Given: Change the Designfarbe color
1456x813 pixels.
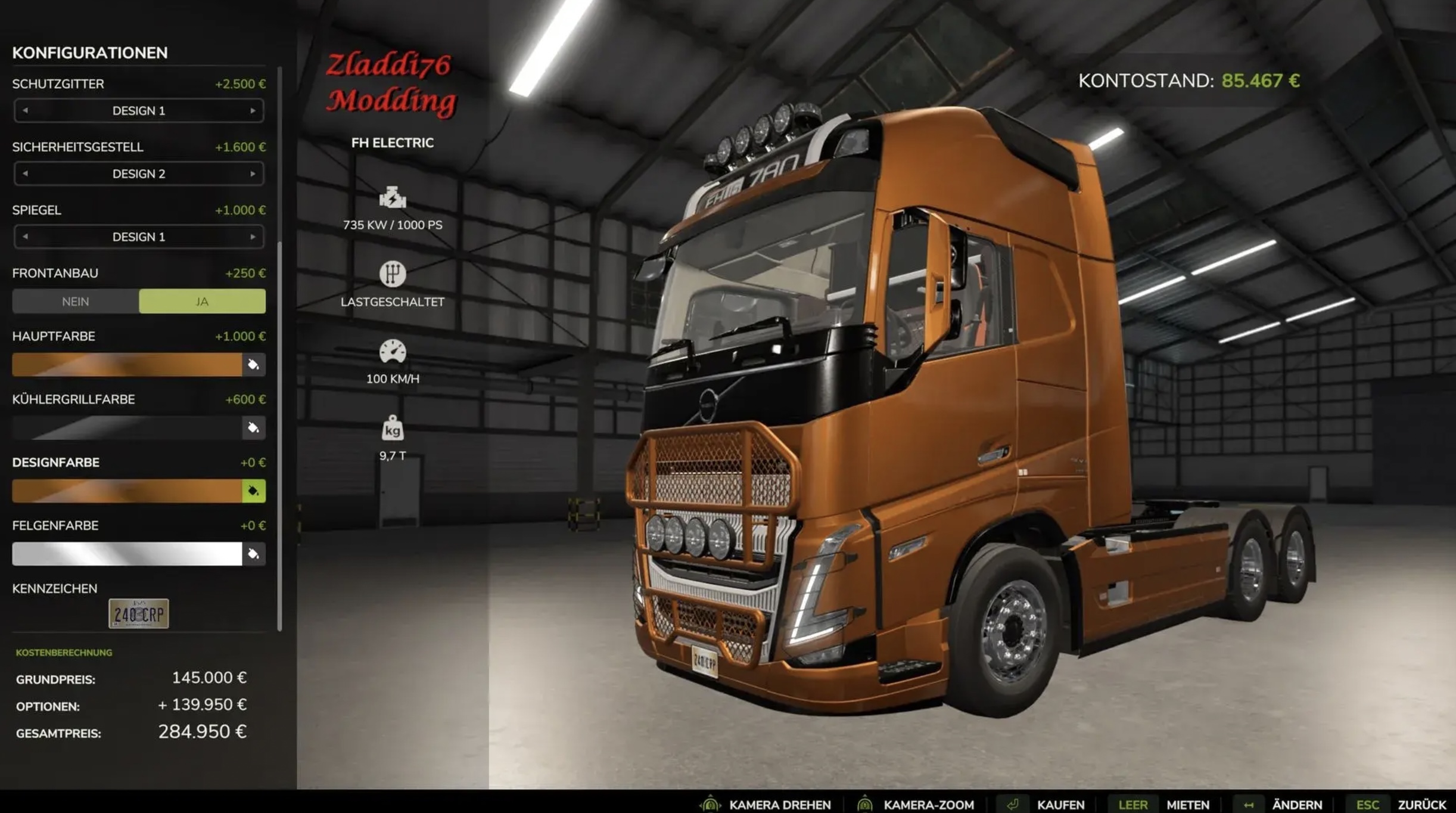Looking at the screenshot, I should [x=253, y=491].
